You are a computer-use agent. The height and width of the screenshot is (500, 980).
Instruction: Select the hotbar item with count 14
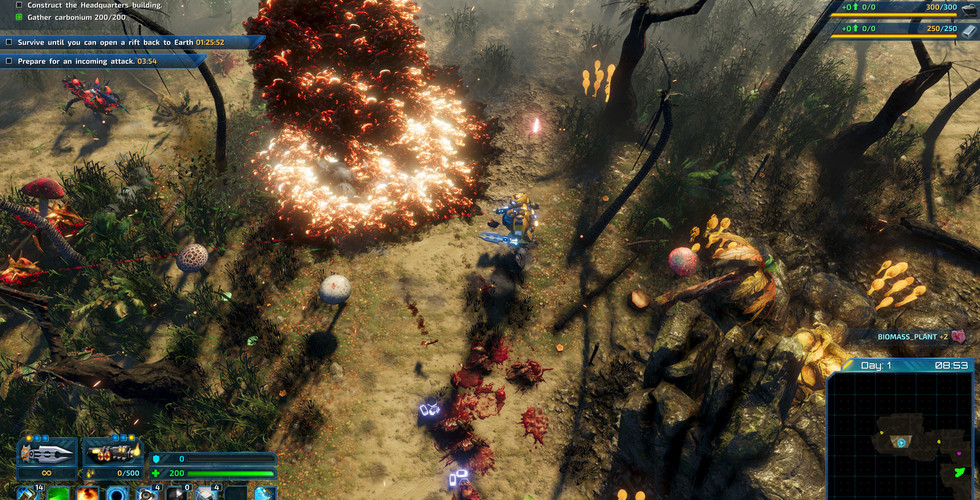[x=29, y=493]
